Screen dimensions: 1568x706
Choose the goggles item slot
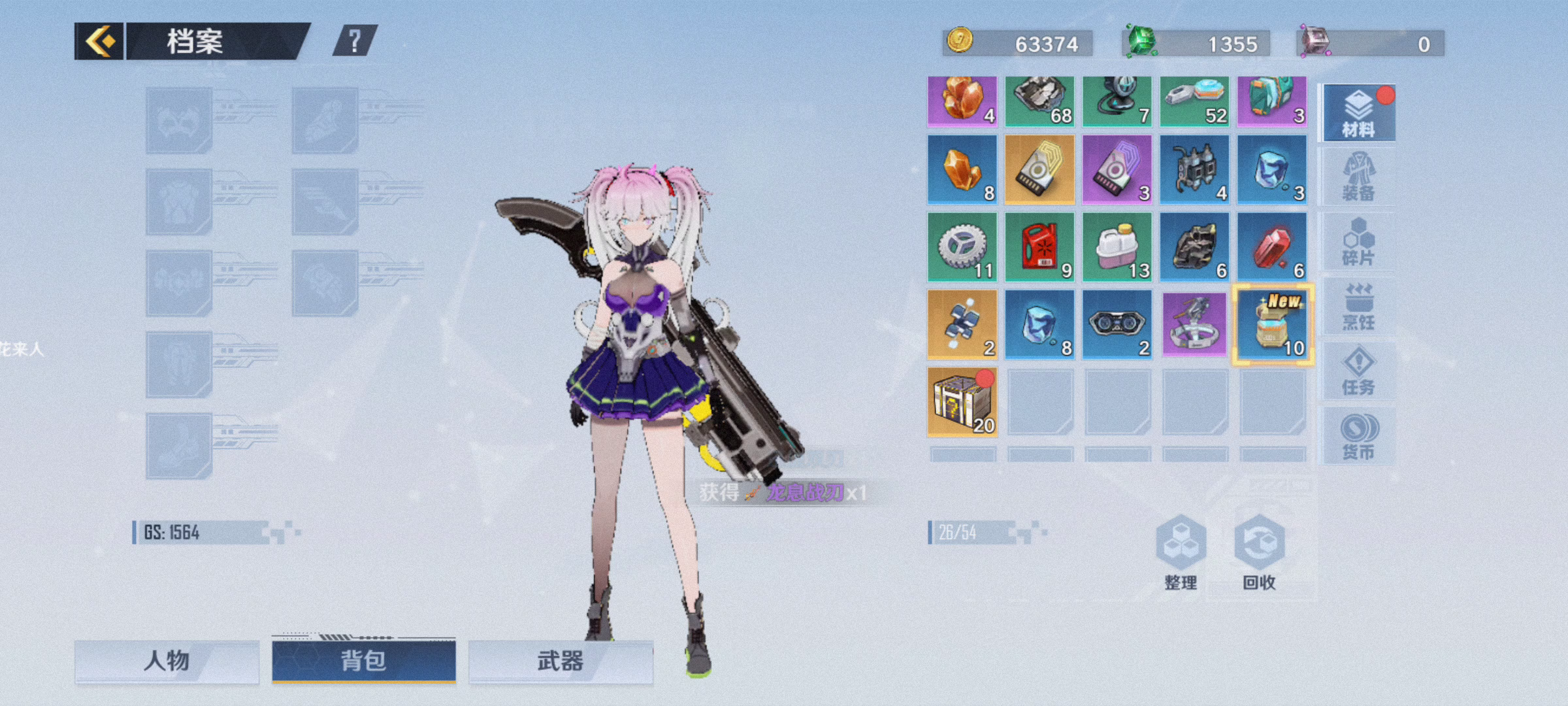point(1117,325)
